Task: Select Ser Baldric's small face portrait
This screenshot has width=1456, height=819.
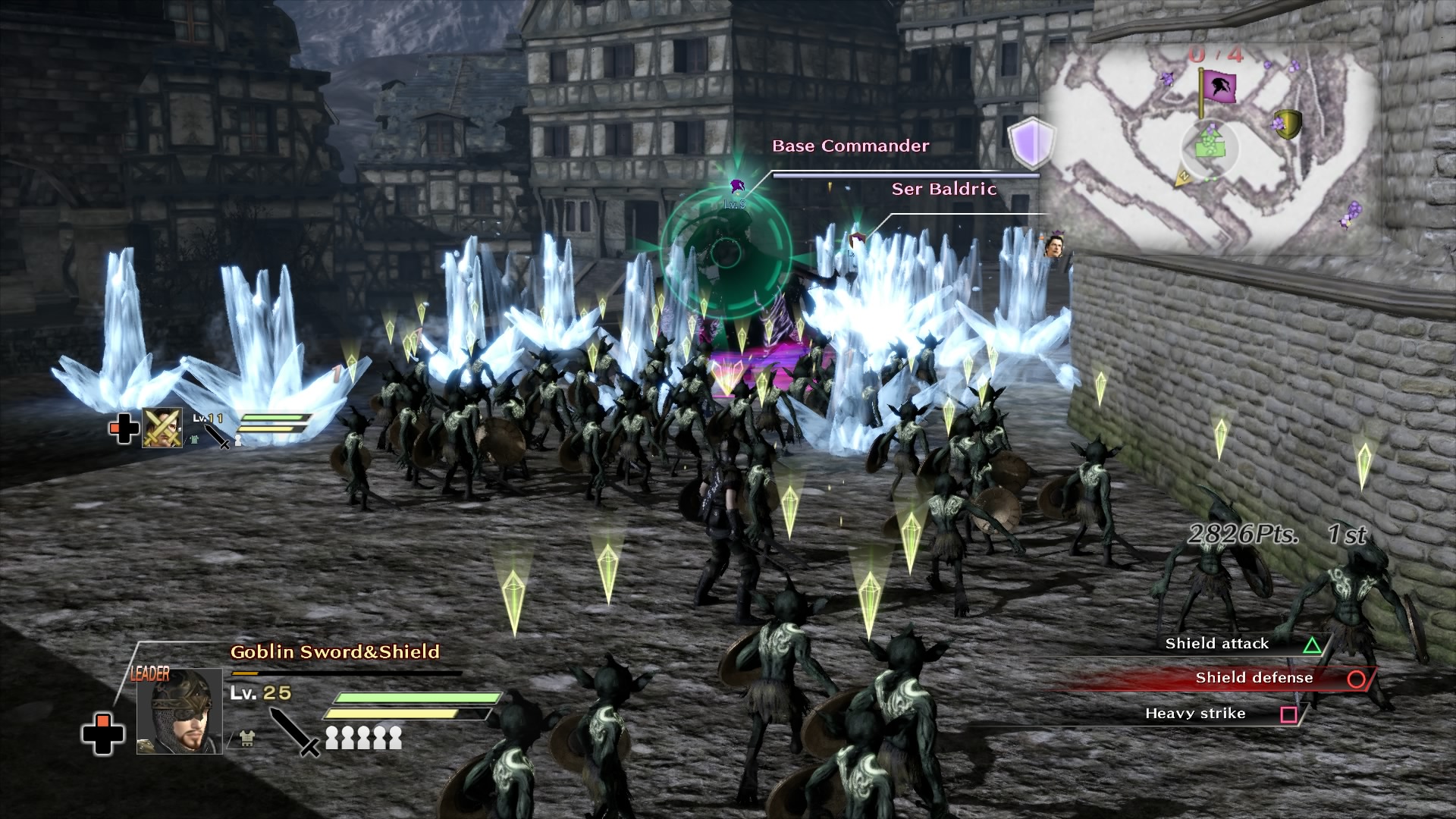Action: tap(1054, 245)
